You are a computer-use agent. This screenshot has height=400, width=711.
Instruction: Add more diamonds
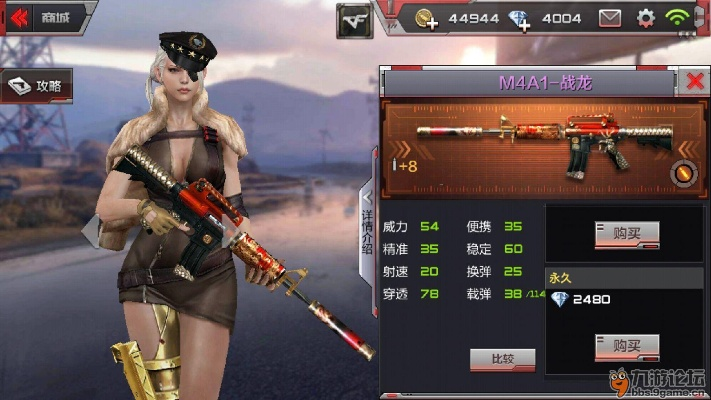pyautogui.click(x=519, y=18)
